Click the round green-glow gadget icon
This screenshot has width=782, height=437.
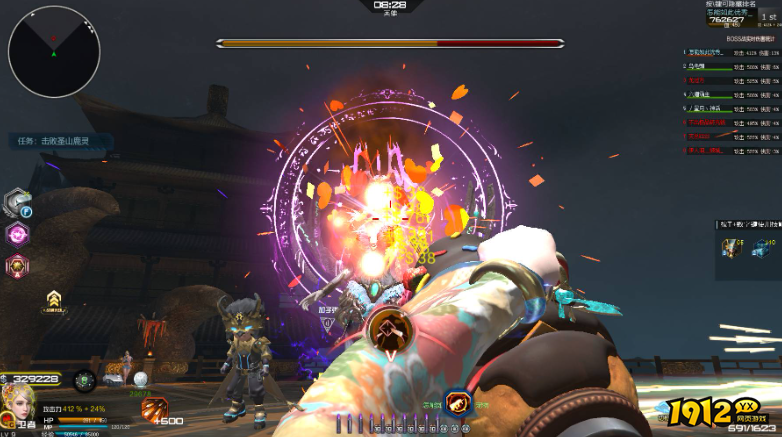(85, 380)
